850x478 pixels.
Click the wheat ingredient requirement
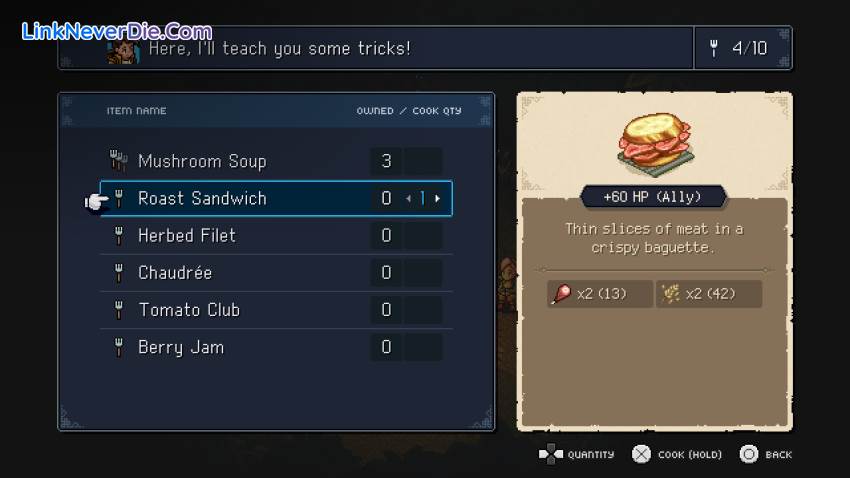click(708, 294)
